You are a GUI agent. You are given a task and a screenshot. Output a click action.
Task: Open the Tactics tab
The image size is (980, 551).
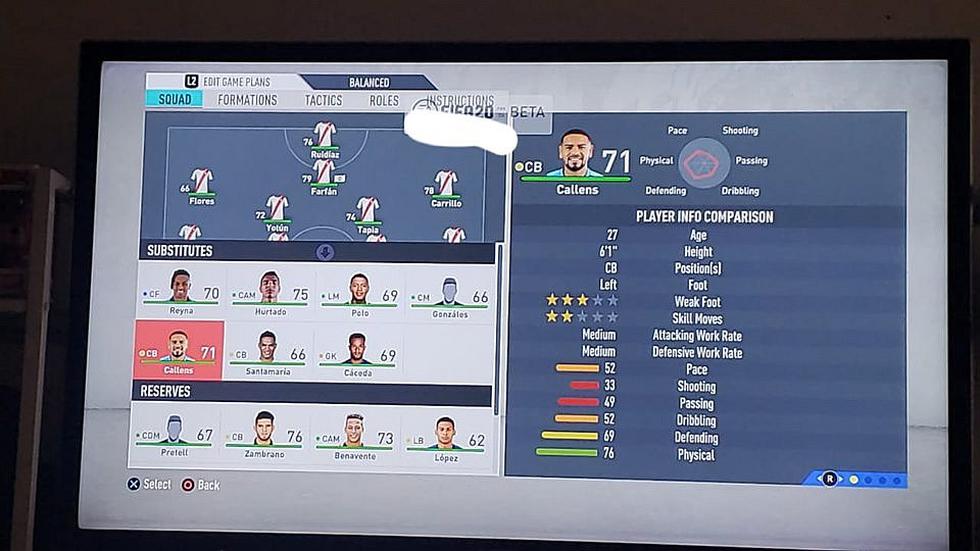pos(323,101)
